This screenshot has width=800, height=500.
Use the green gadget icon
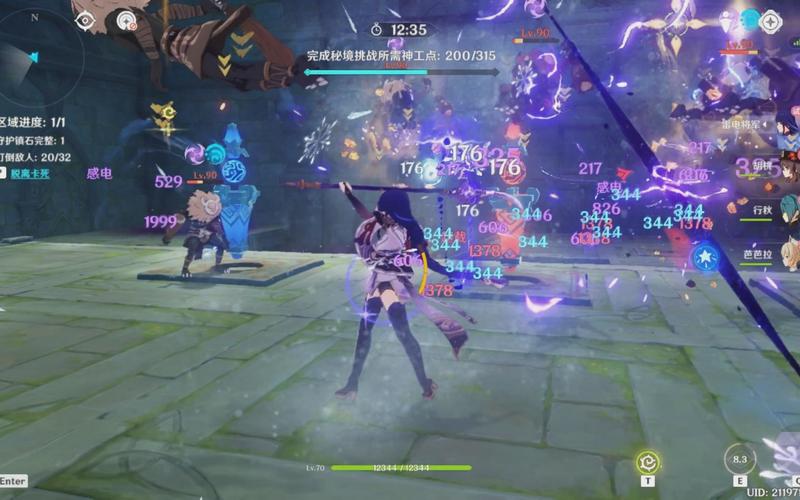pos(648,462)
